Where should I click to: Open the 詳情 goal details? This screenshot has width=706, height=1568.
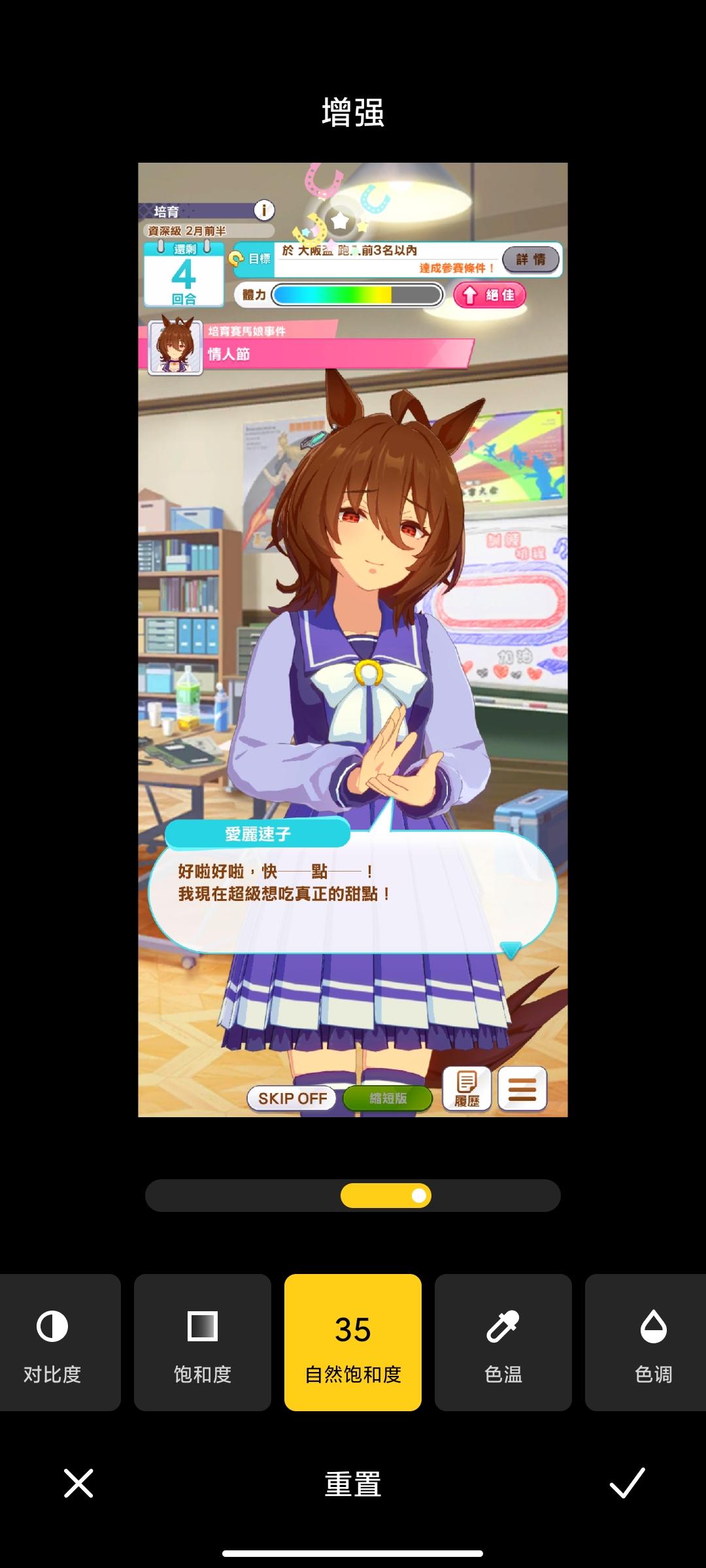click(531, 259)
